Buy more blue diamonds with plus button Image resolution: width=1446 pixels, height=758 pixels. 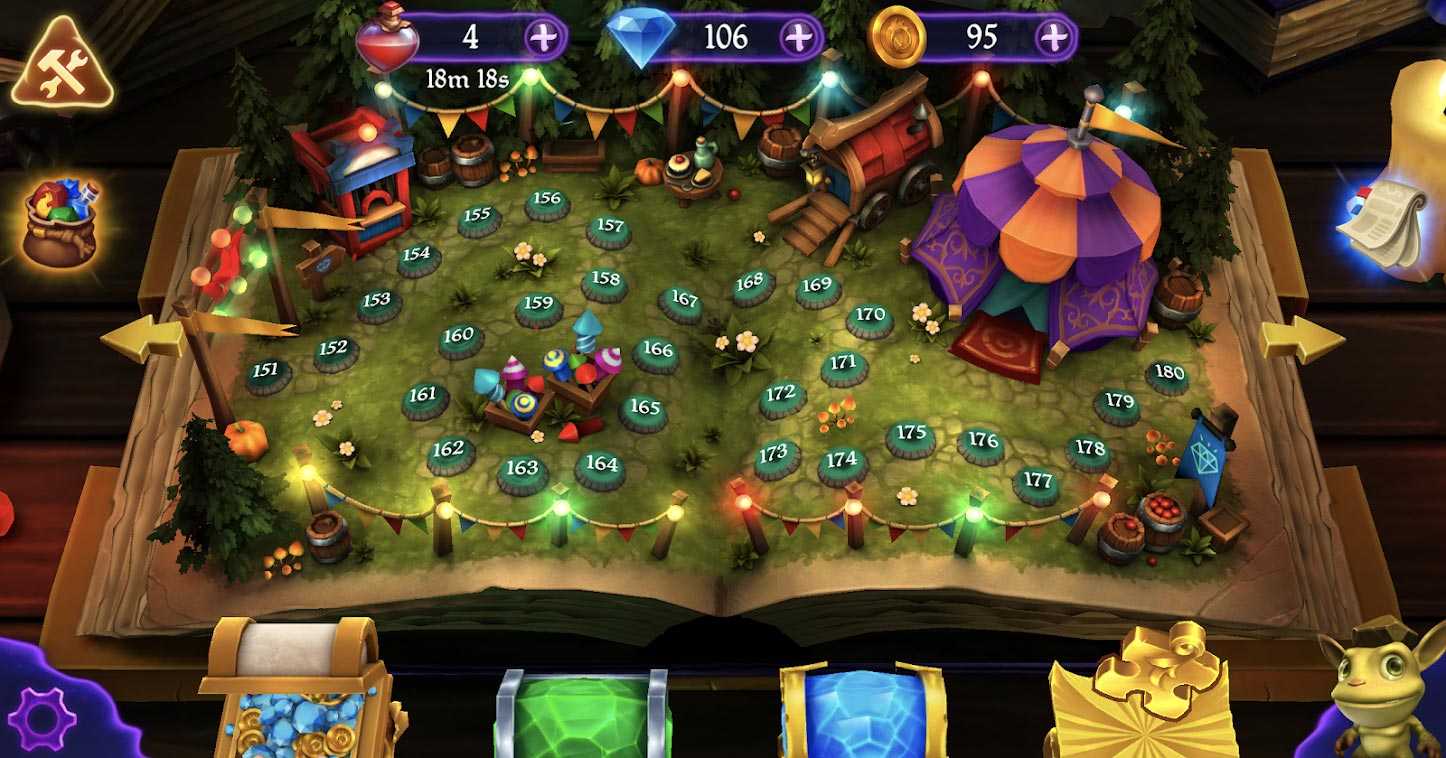point(797,37)
